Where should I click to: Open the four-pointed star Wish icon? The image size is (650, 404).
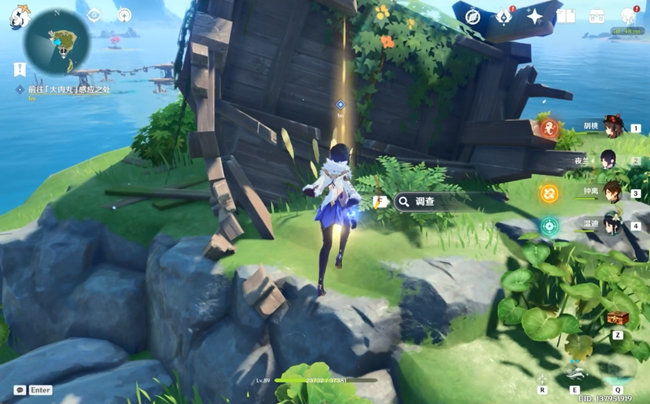535,16
